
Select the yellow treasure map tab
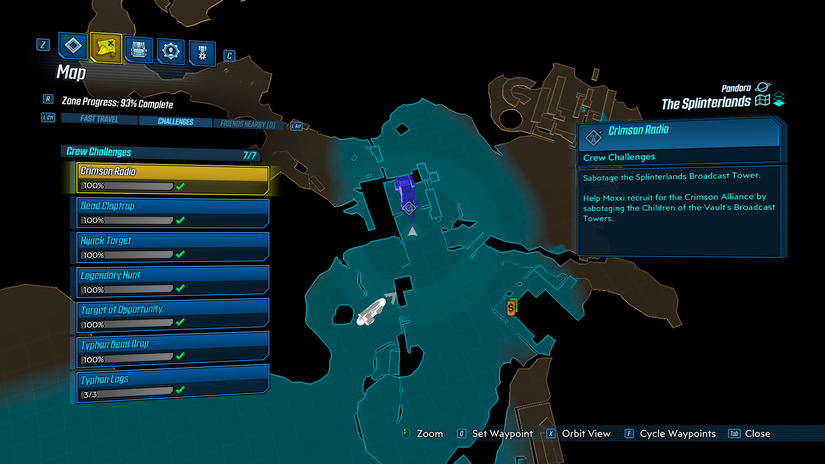point(105,47)
